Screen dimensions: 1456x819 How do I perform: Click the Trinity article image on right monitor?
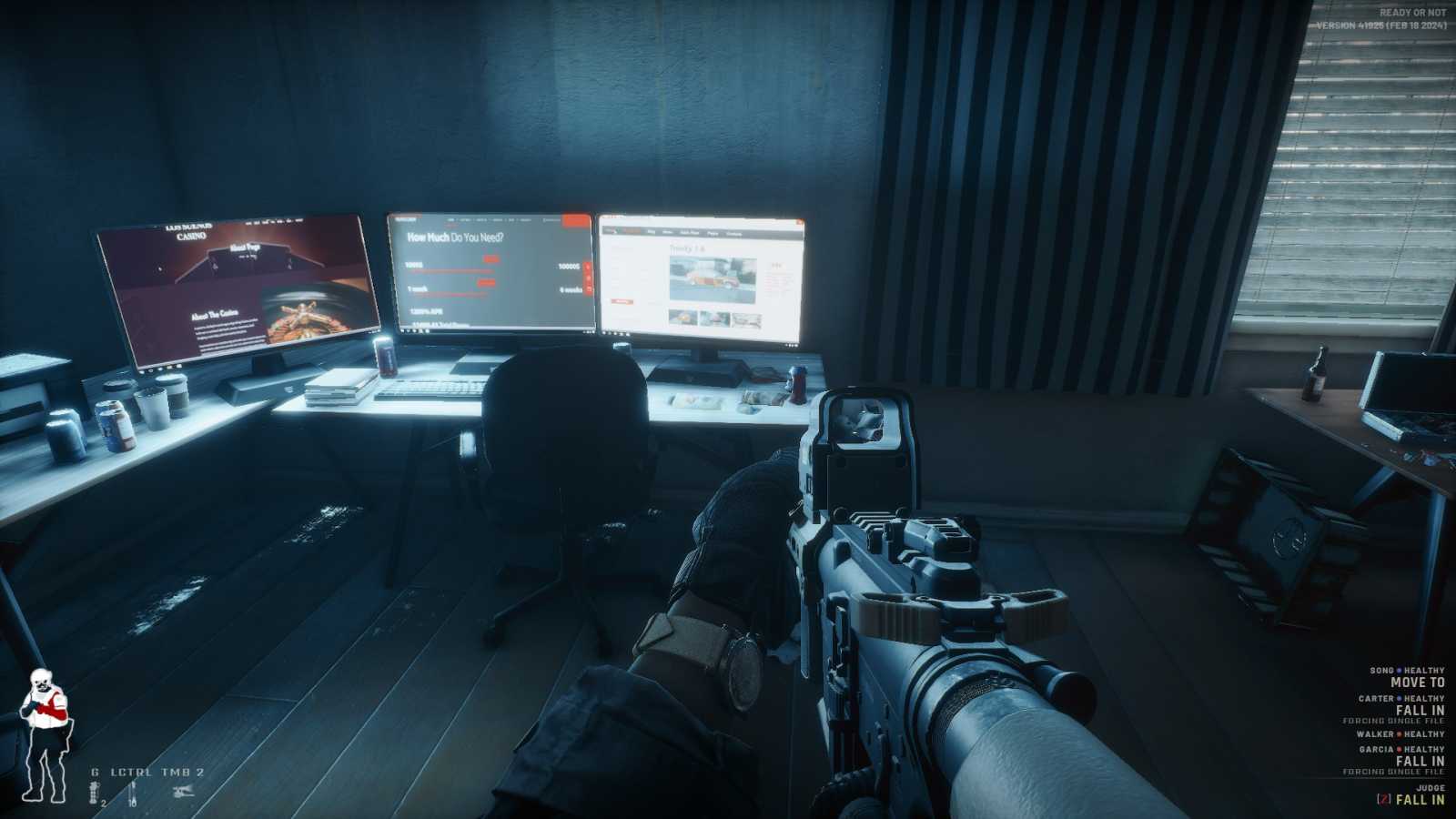point(713,280)
